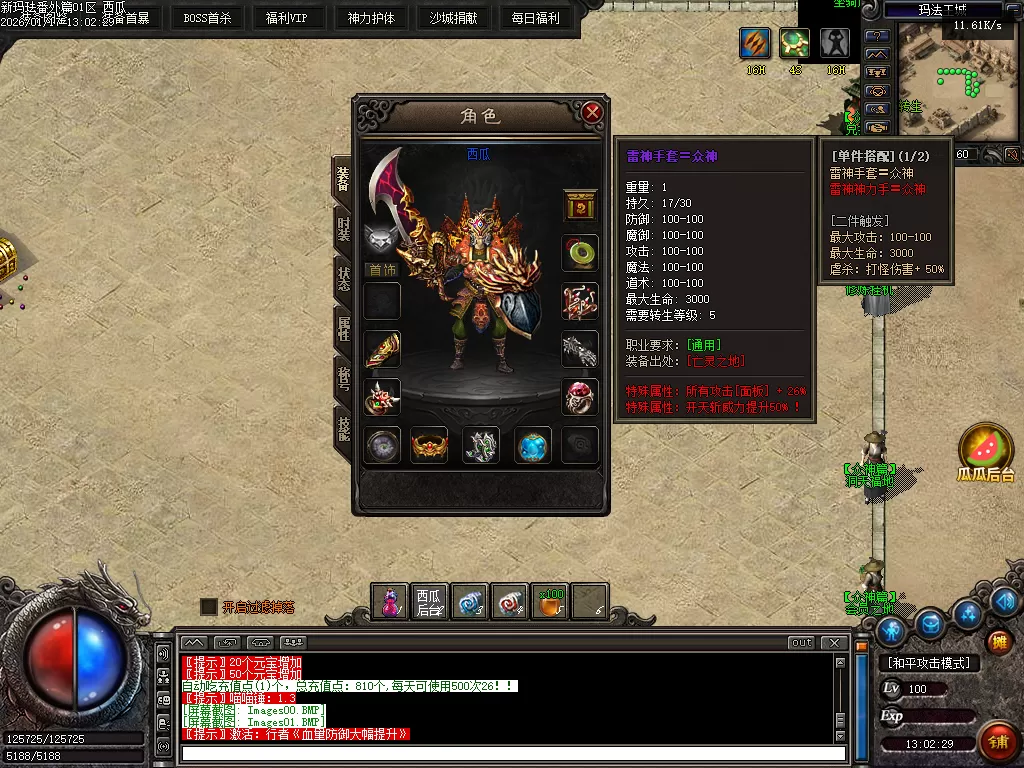
Task: Open the 每日福利 daily rewards menu
Action: [x=536, y=18]
